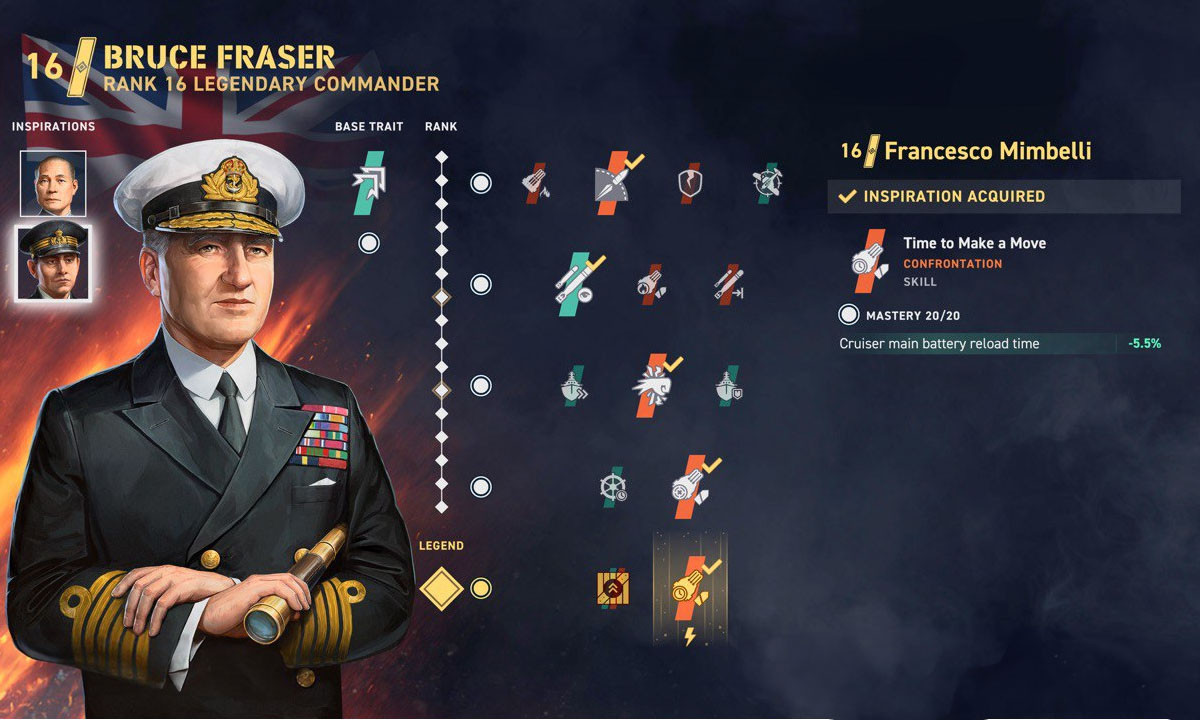Click the large gold Legend rank diamond

point(441,588)
